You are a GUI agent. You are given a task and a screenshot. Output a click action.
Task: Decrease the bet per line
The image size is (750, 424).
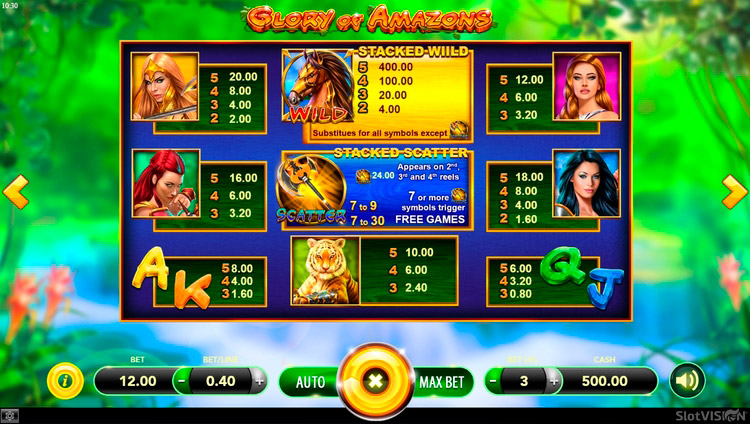point(181,381)
